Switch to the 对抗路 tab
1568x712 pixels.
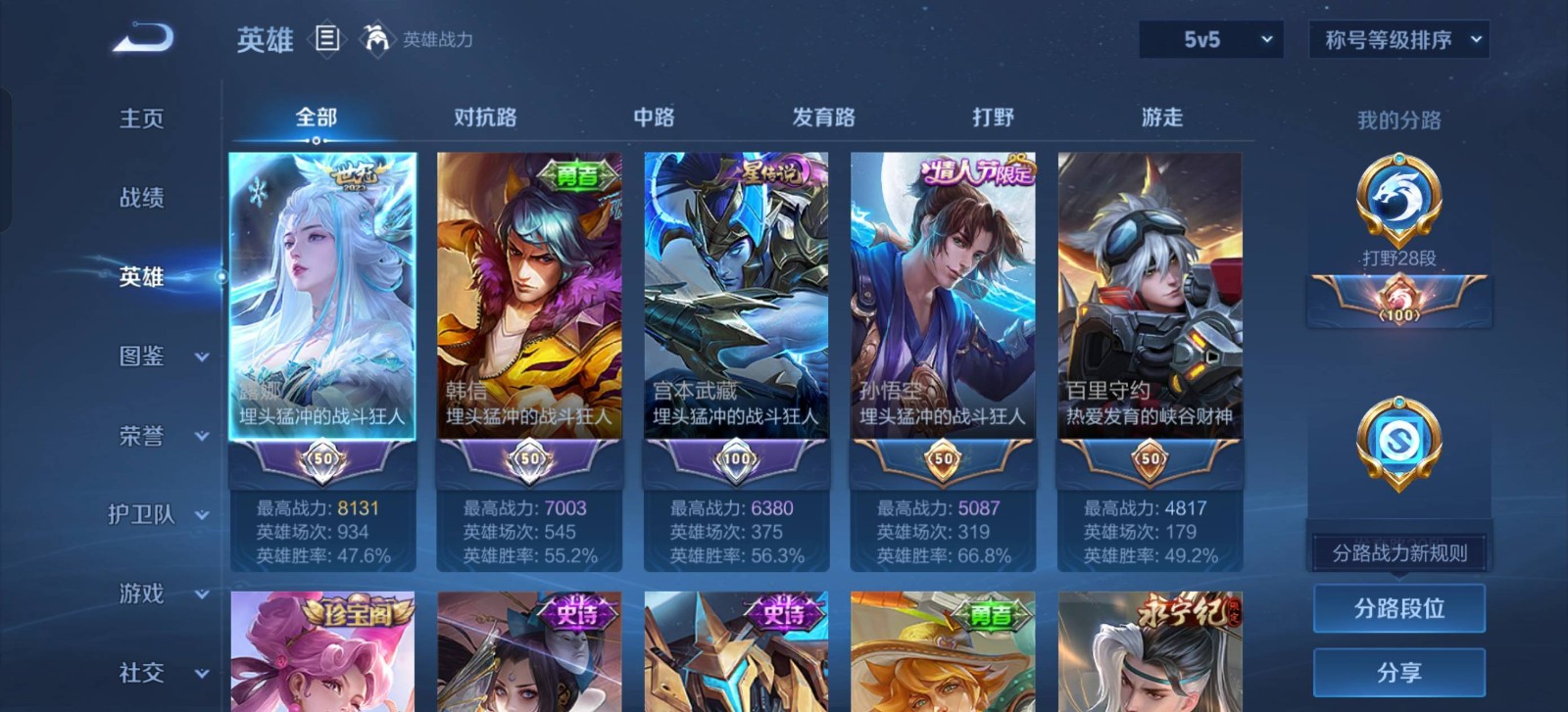point(485,118)
